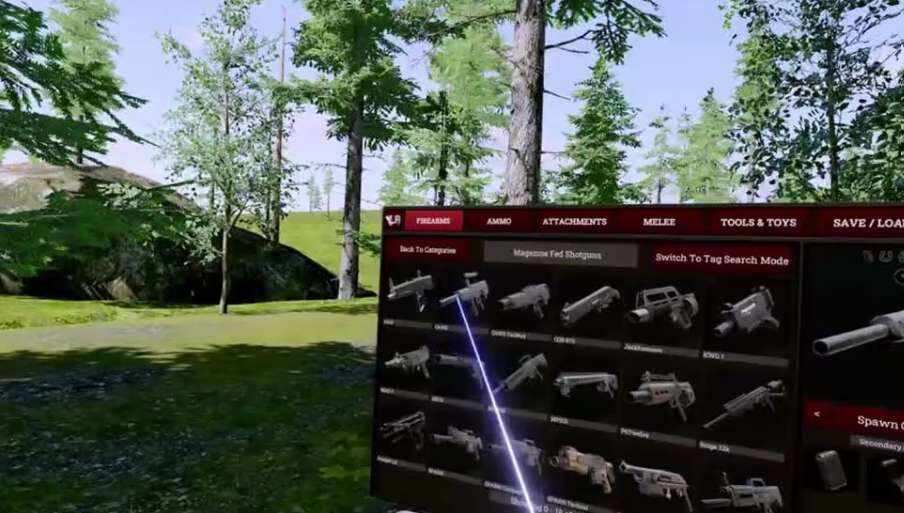Select the Tools & Toys tab
Viewport: 904px width, 513px height.
click(757, 222)
